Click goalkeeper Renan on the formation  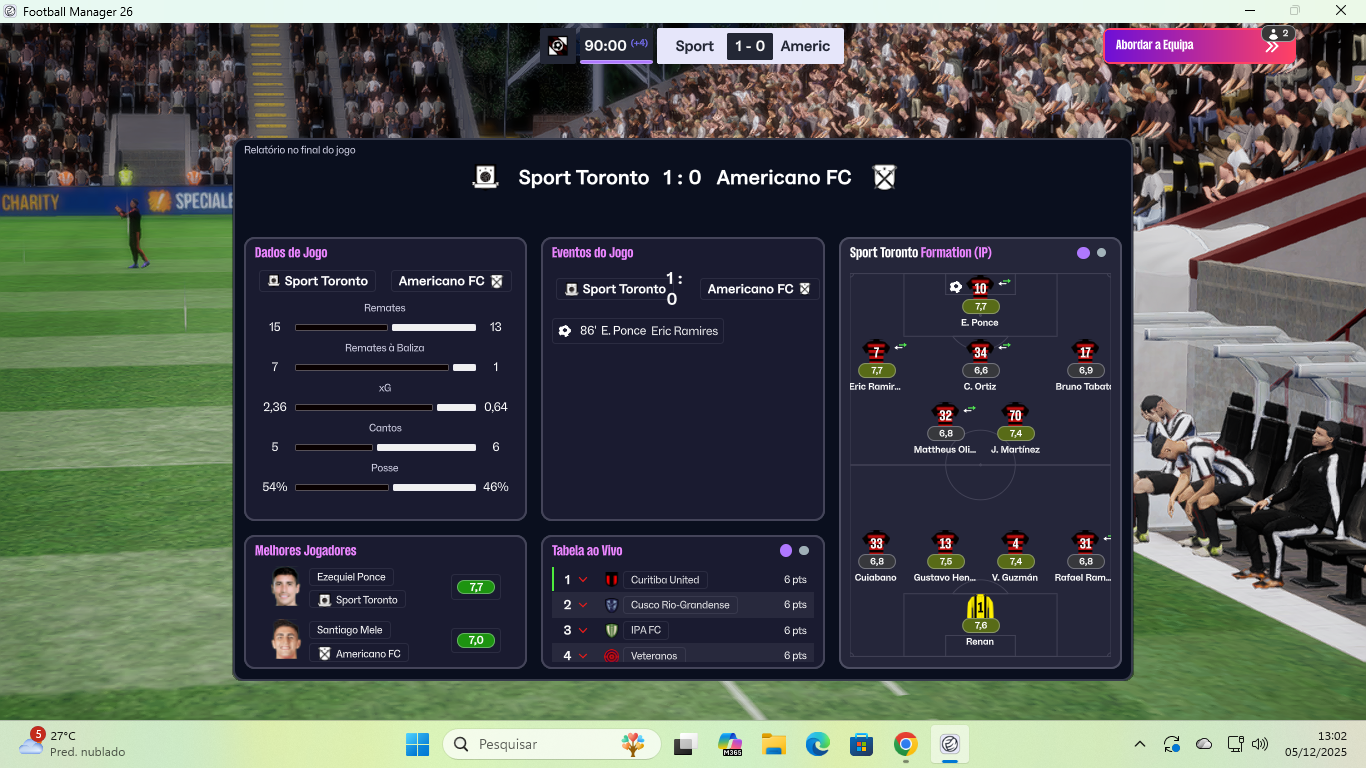pos(980,608)
